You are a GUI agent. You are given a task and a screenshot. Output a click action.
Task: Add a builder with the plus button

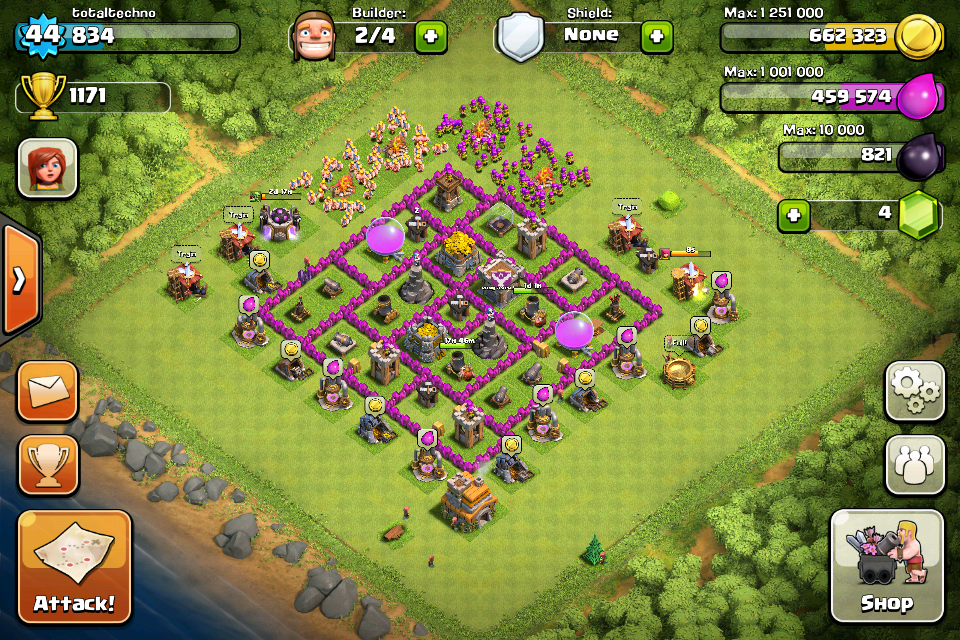431,37
